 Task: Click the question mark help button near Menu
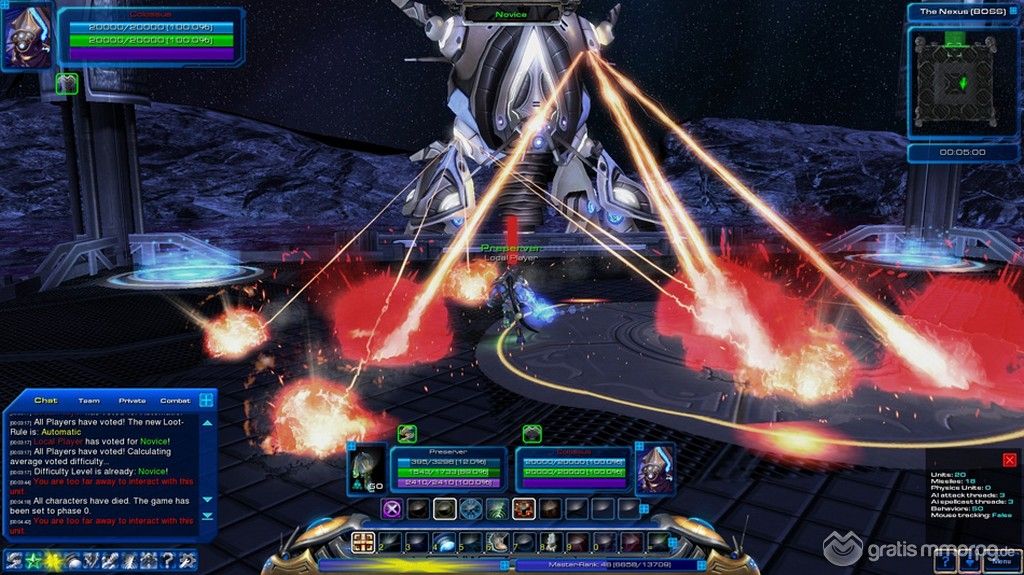945,562
